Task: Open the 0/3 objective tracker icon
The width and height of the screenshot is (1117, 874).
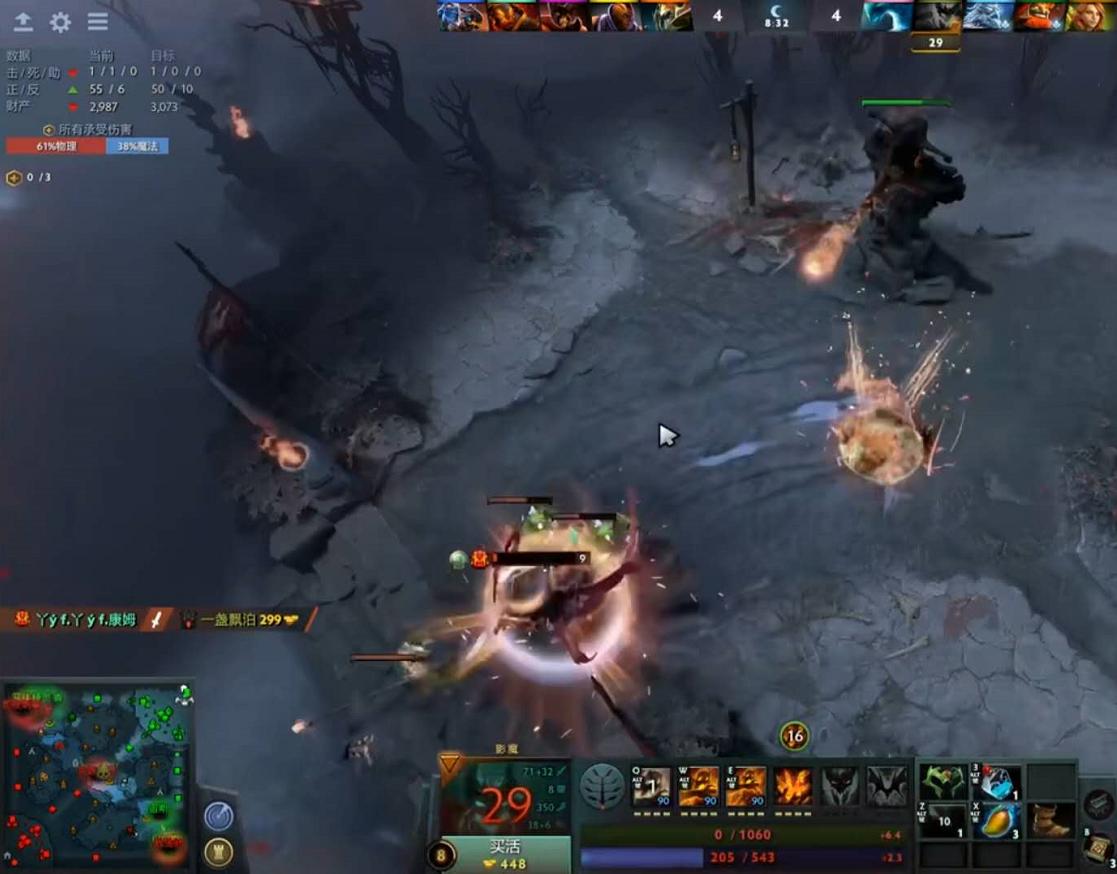Action: click(x=14, y=178)
